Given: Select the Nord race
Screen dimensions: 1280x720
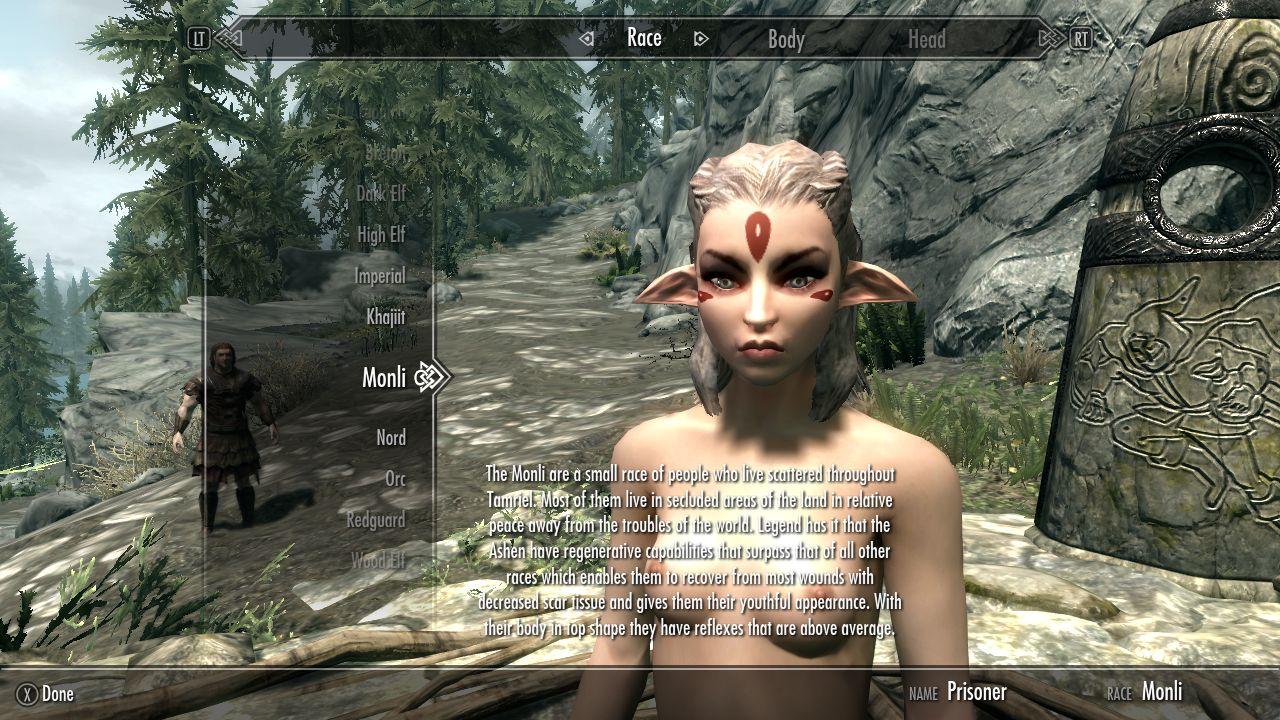Looking at the screenshot, I should [391, 438].
